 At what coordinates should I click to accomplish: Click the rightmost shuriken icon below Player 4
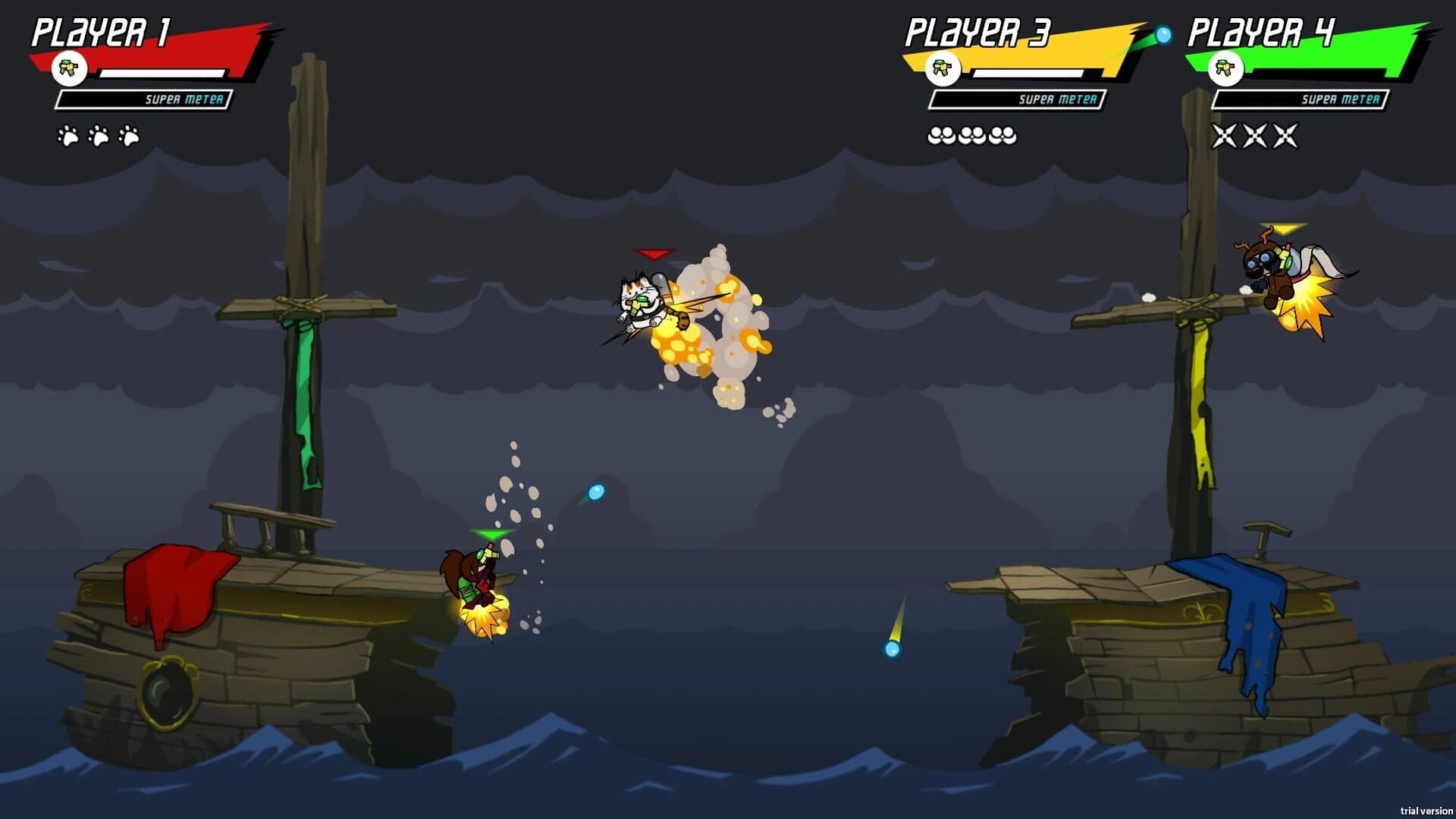coord(1285,135)
